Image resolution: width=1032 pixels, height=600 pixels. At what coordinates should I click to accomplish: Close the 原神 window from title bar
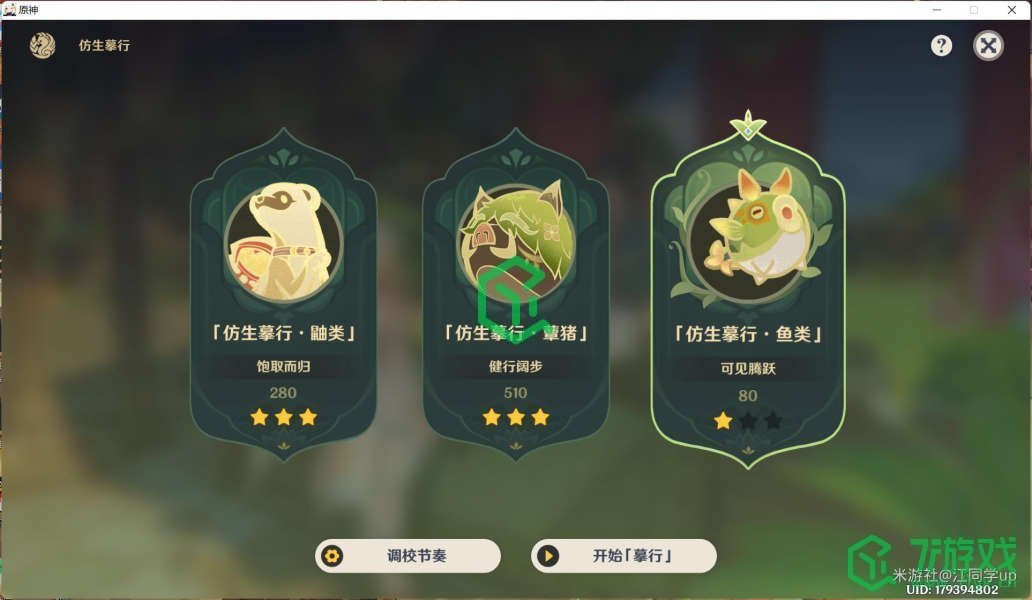point(1011,9)
